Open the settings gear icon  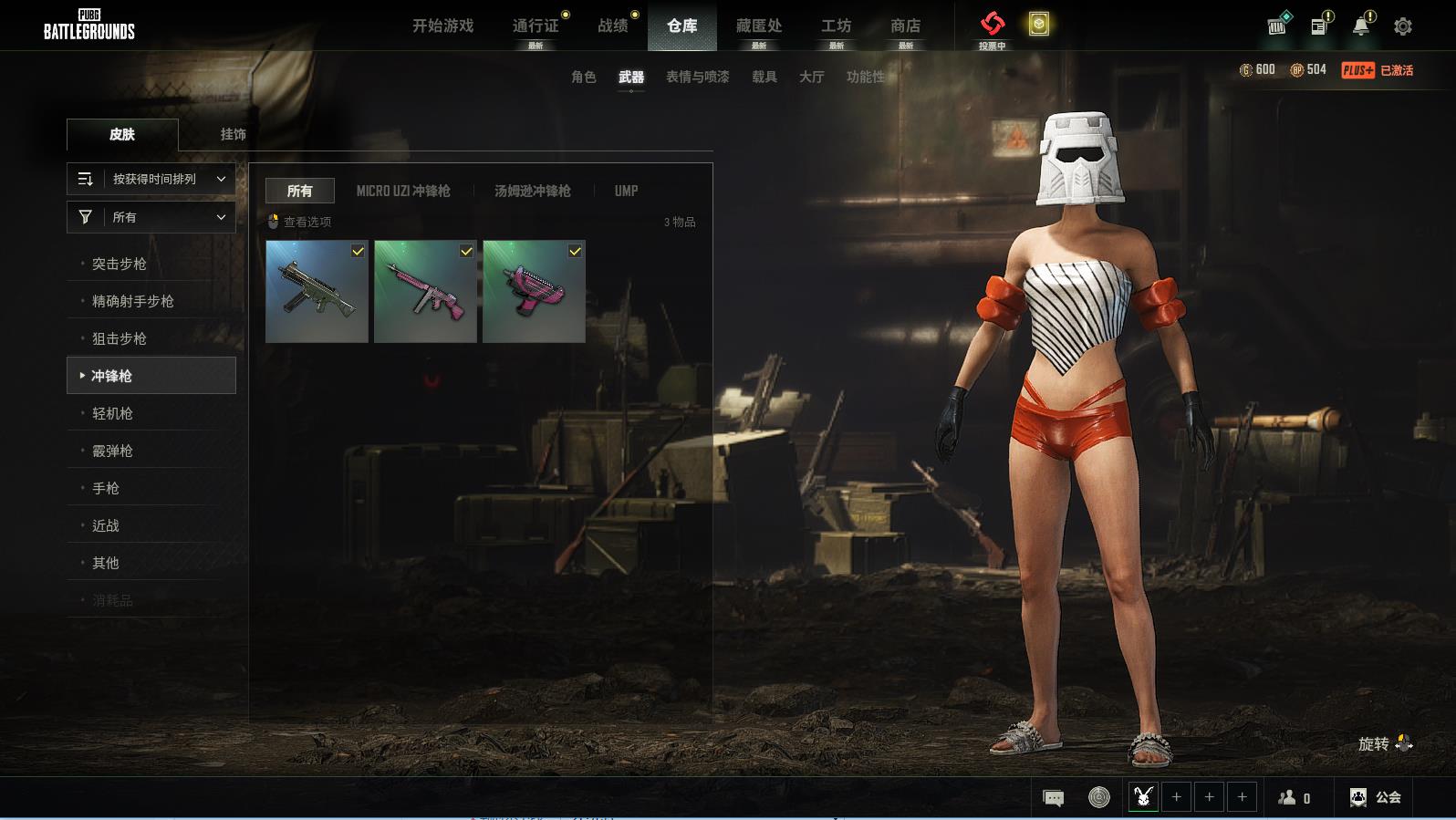pos(1403,26)
